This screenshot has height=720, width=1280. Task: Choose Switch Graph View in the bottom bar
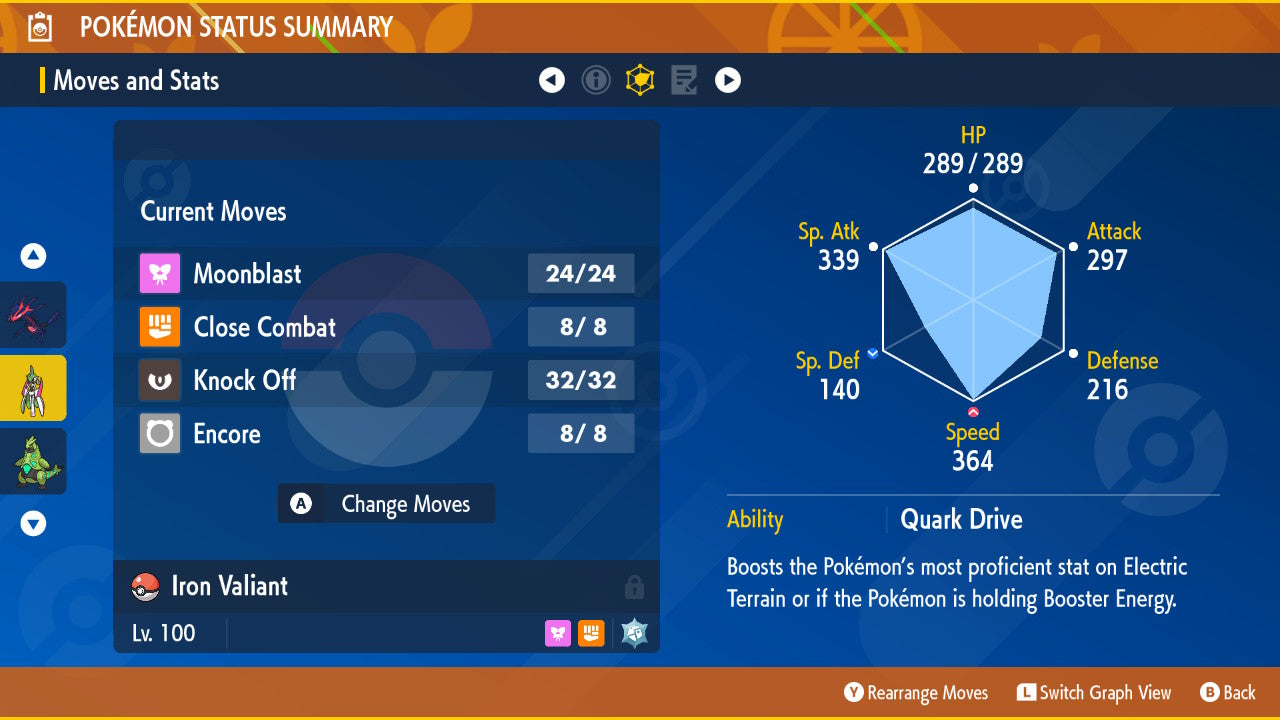pyautogui.click(x=1094, y=692)
